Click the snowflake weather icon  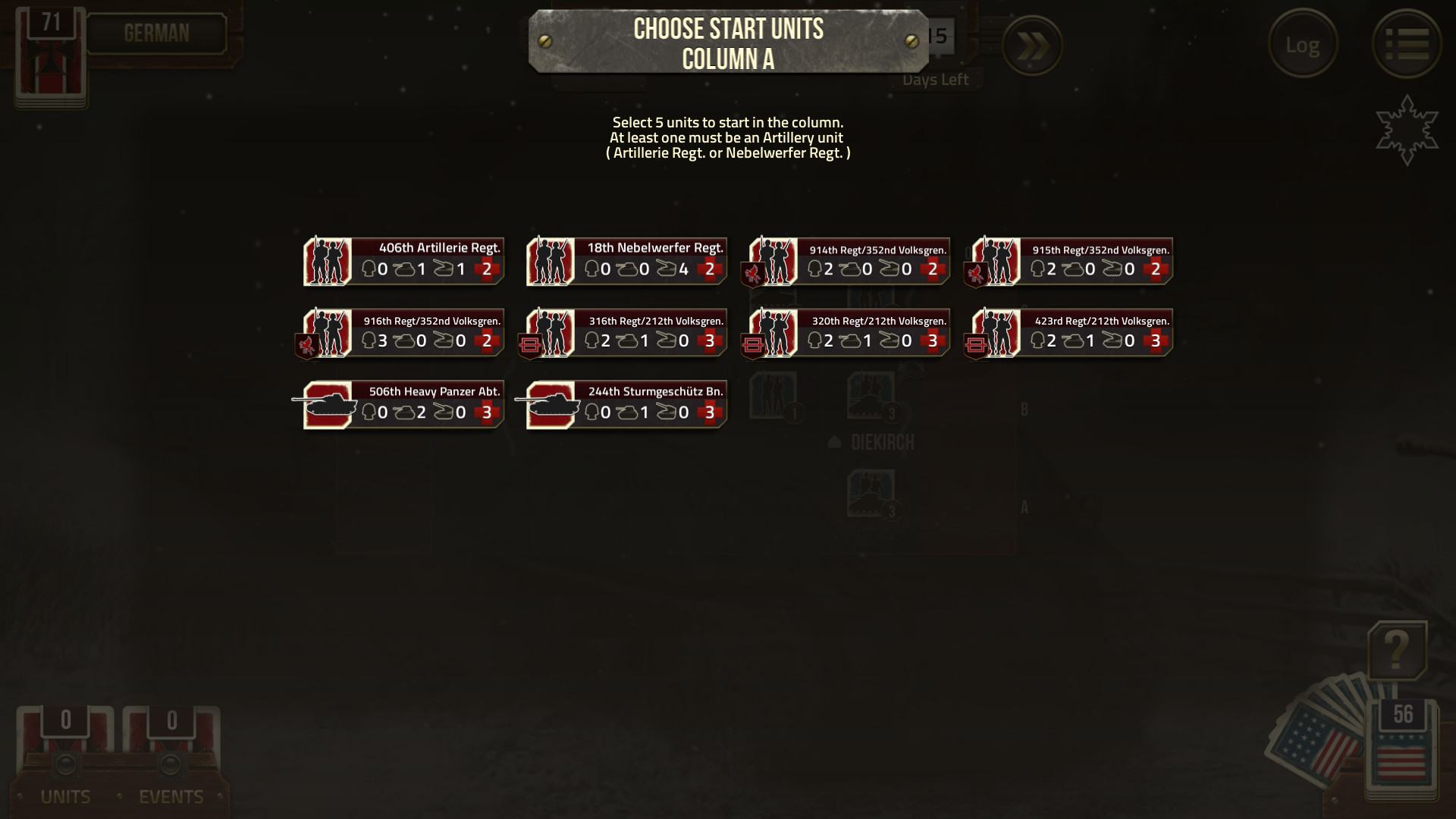pyautogui.click(x=1407, y=130)
